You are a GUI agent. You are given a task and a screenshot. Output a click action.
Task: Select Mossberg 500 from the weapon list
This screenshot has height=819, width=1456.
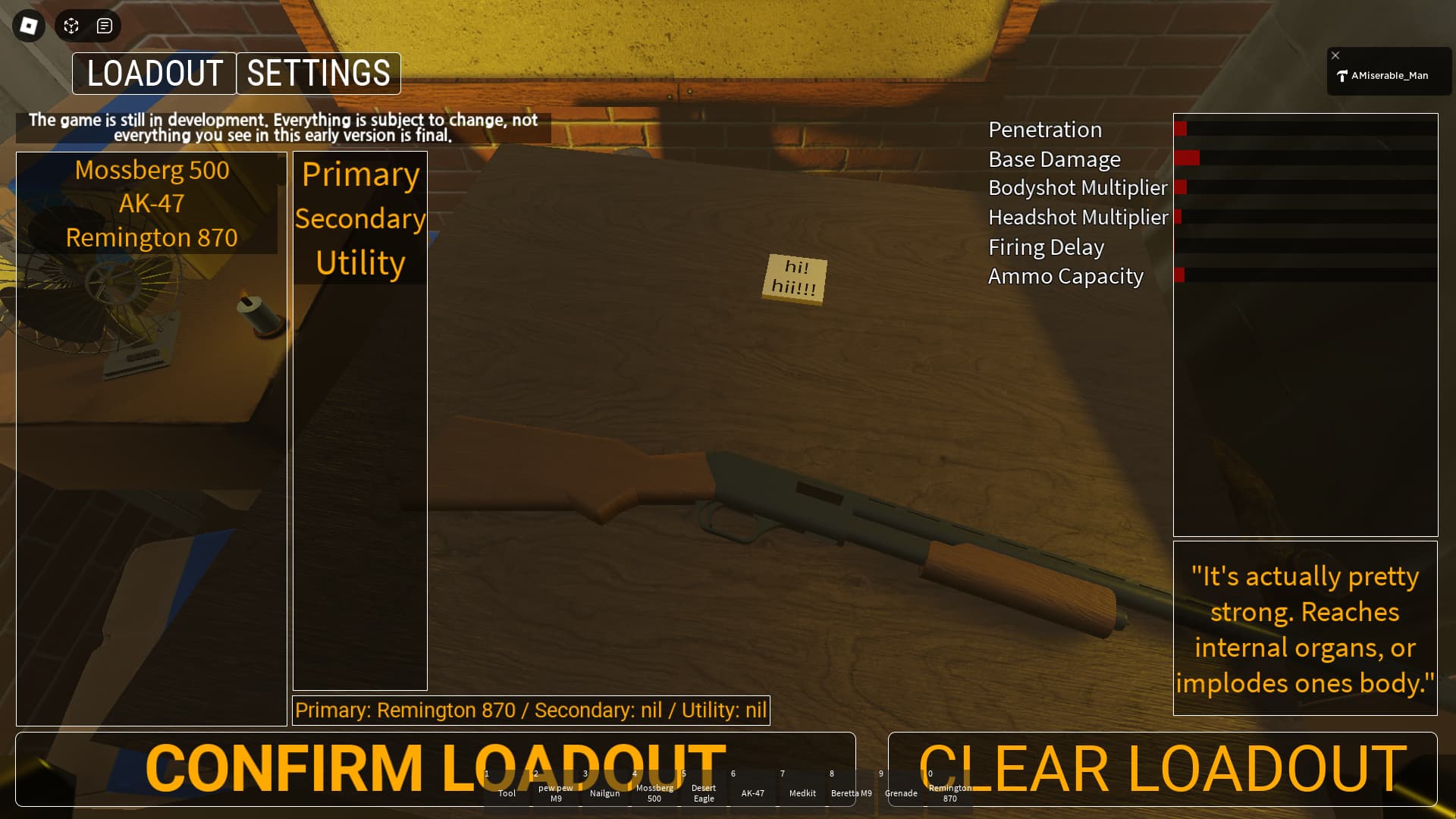[x=151, y=170]
